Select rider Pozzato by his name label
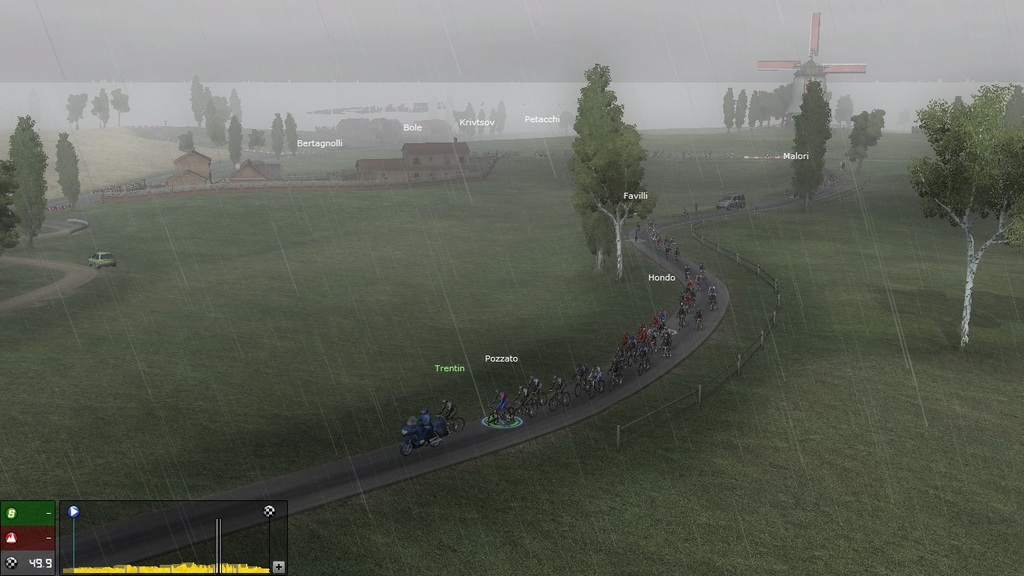The image size is (1024, 576). (x=501, y=359)
